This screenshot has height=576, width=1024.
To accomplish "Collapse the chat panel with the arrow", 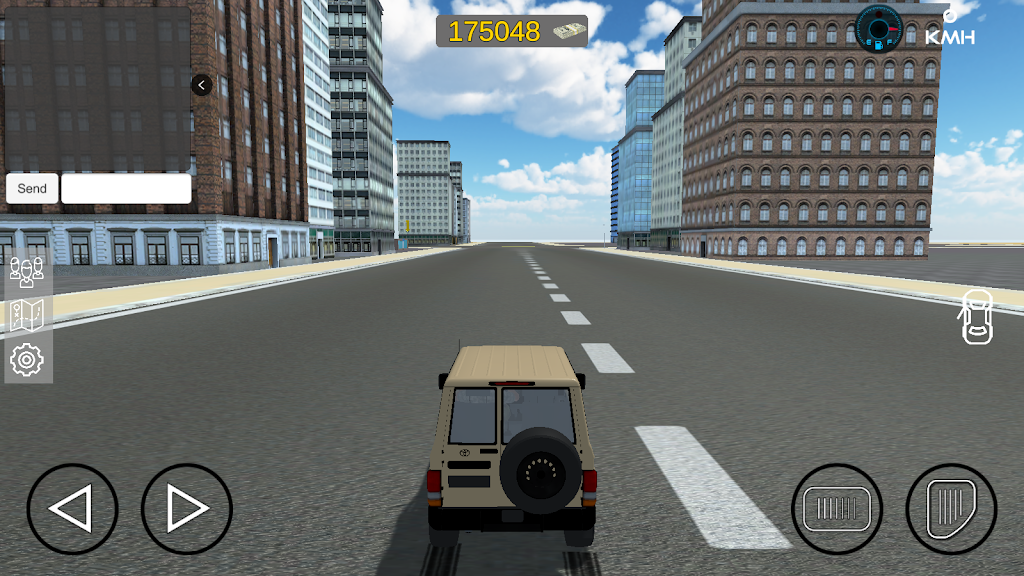I will coord(201,85).
